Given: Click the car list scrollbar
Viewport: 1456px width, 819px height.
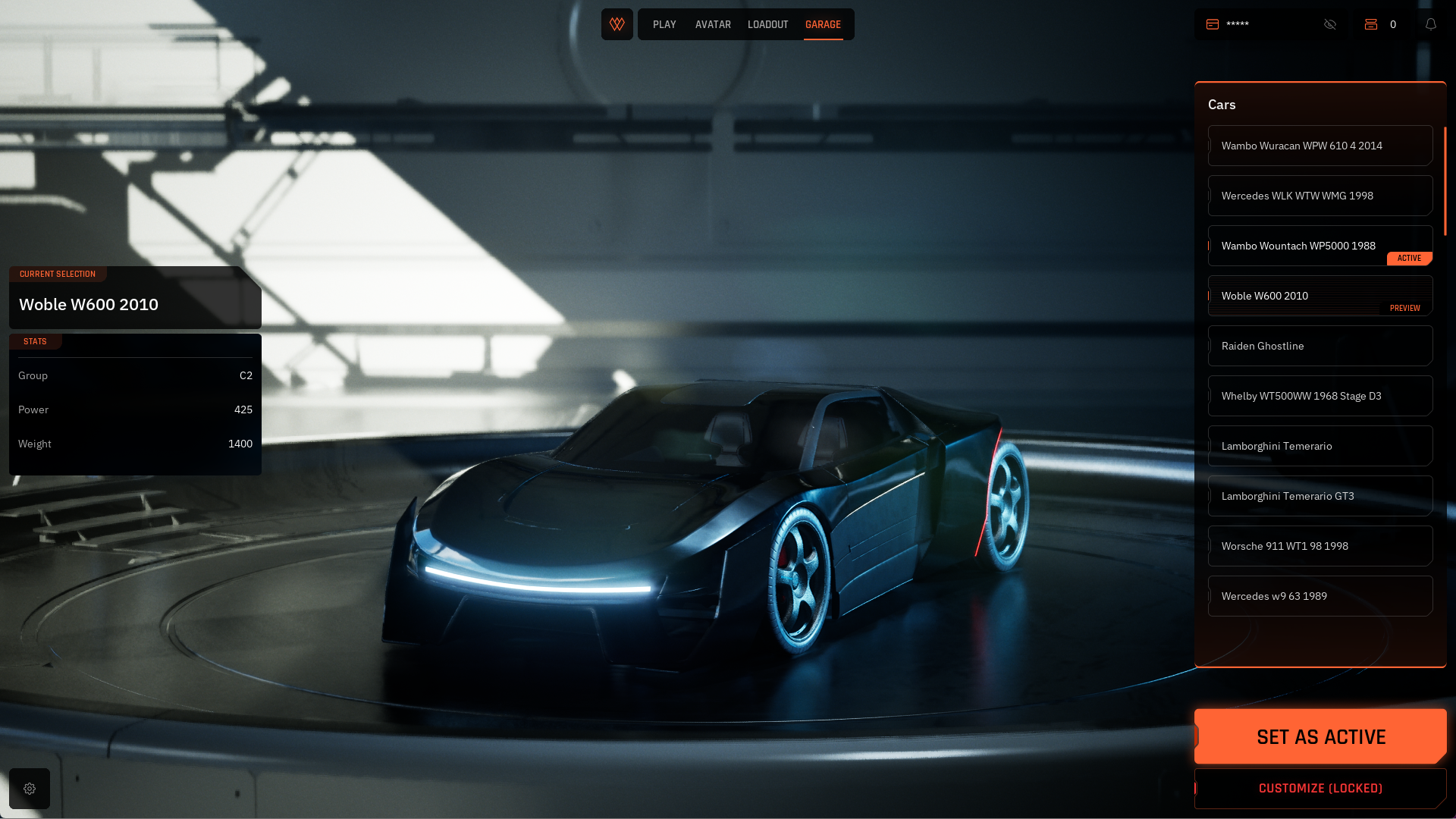Looking at the screenshot, I should coord(1445,182).
